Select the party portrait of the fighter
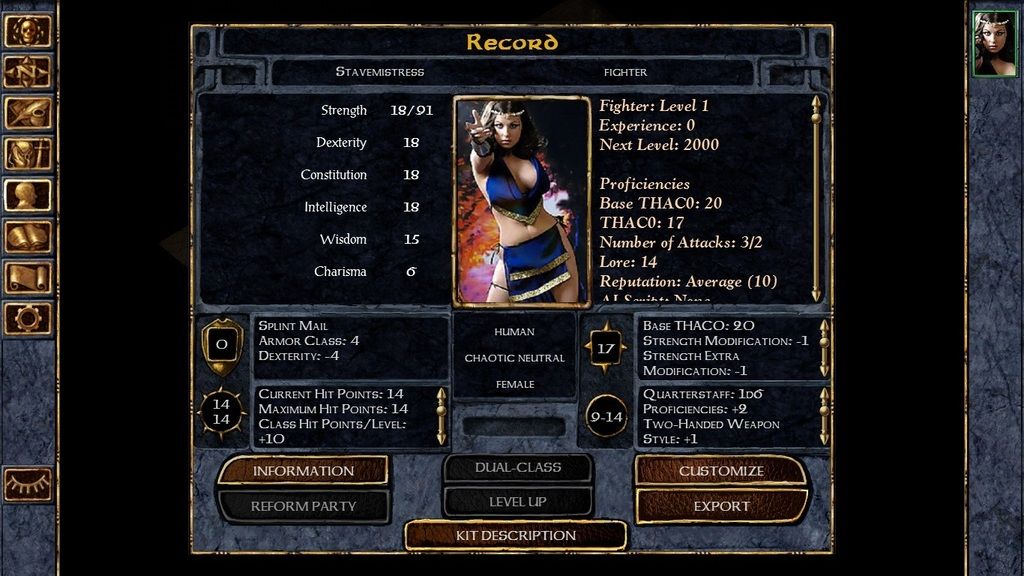Image resolution: width=1024 pixels, height=576 pixels. tap(994, 43)
